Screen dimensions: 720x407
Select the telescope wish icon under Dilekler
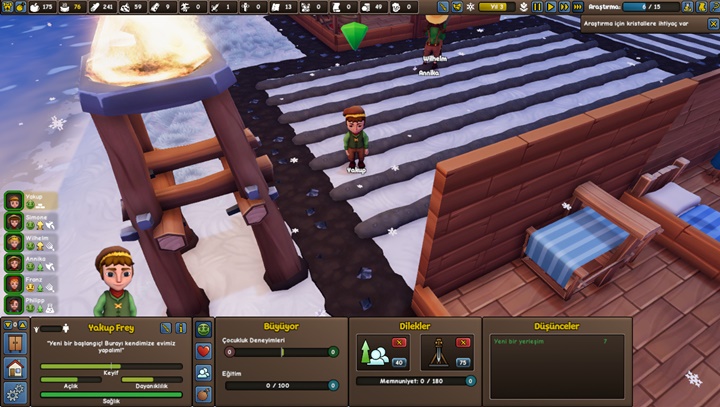(437, 351)
